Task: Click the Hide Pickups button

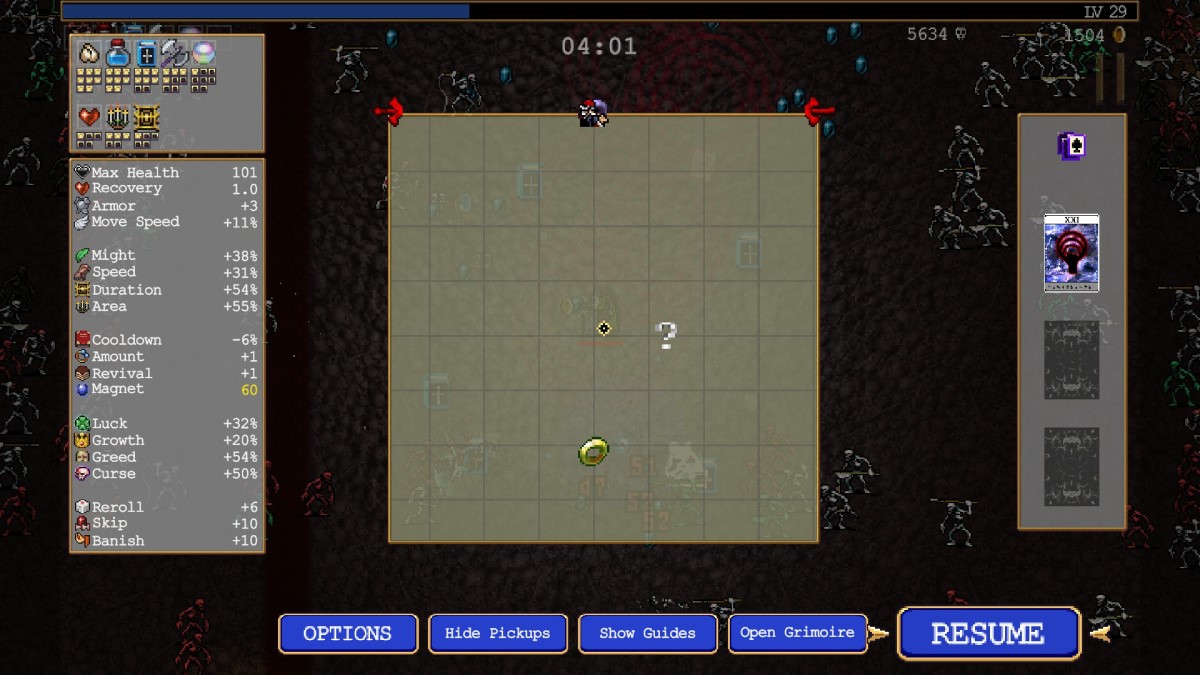Action: pyautogui.click(x=497, y=633)
